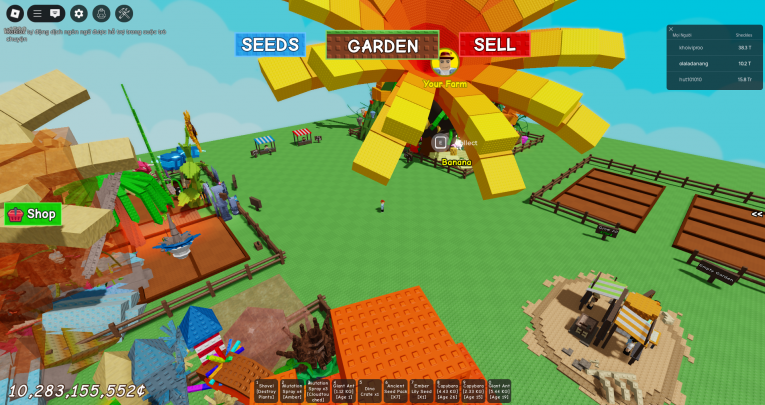Open the crossed tools icon
This screenshot has height=405, width=765.
(x=124, y=14)
